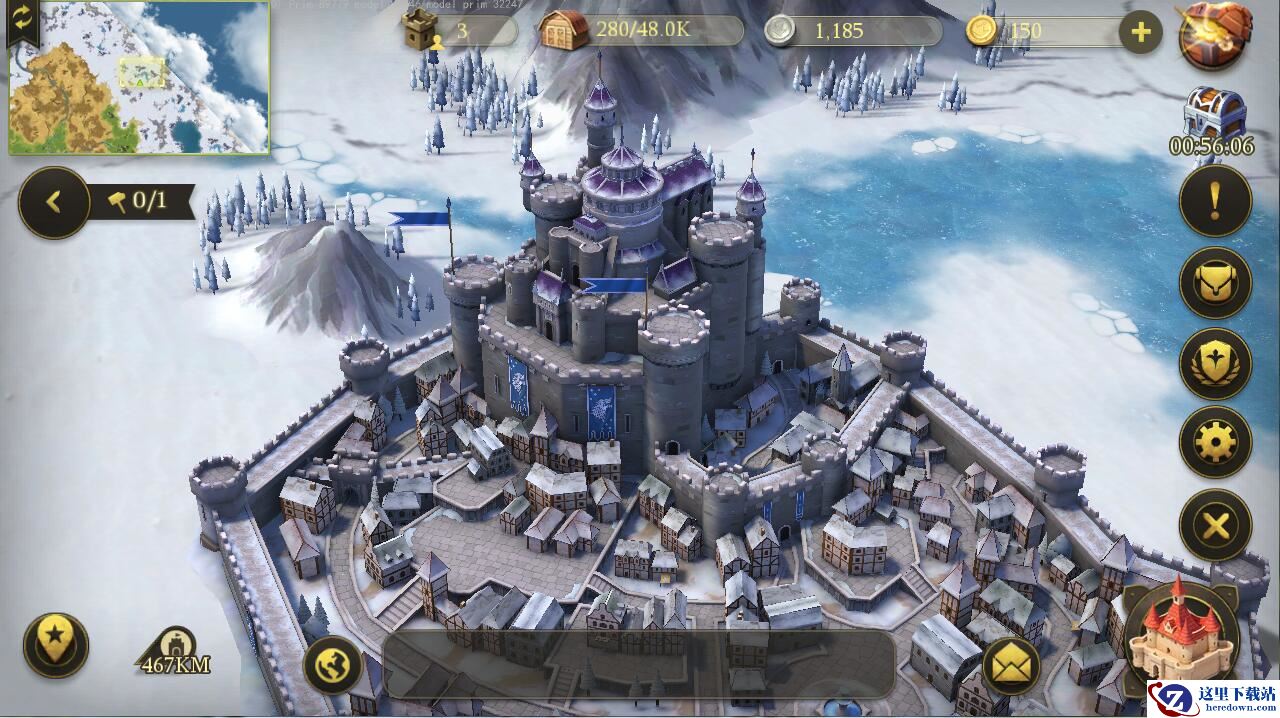View the silver coin balance
Image resolution: width=1280 pixels, height=718 pixels.
pyautogui.click(x=852, y=30)
